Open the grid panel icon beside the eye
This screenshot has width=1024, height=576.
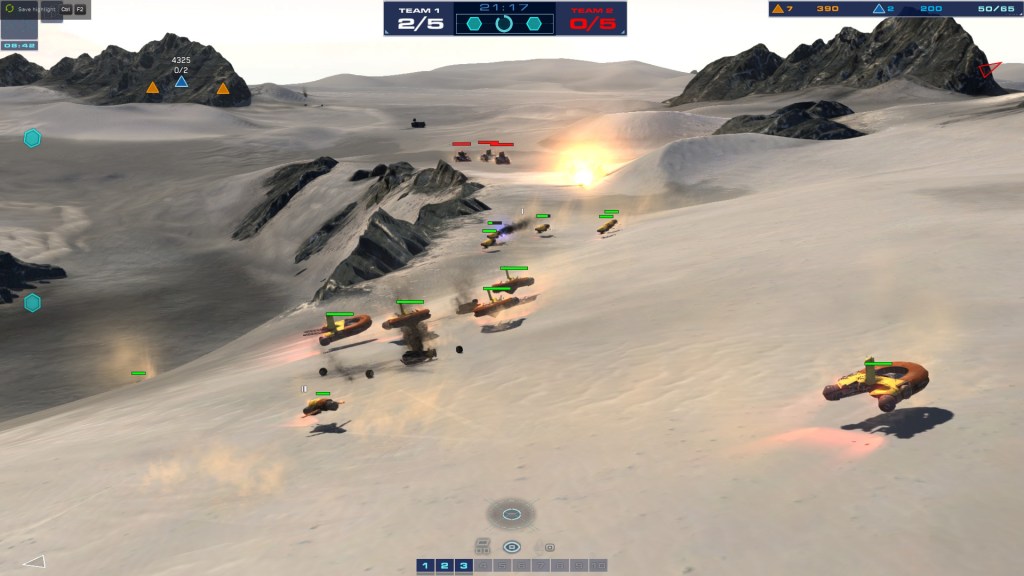click(x=483, y=546)
